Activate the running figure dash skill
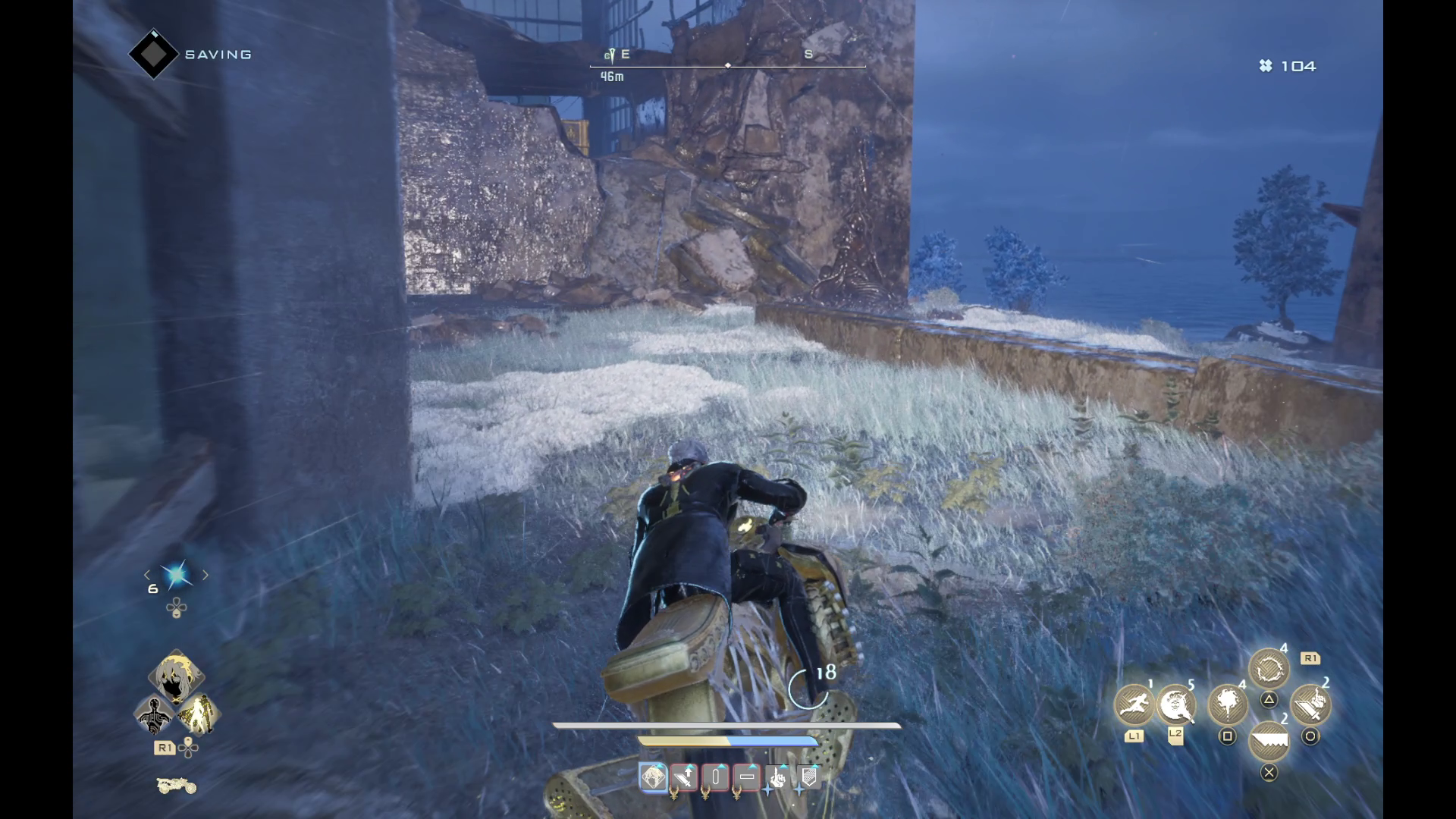1456x819 pixels. click(1134, 704)
